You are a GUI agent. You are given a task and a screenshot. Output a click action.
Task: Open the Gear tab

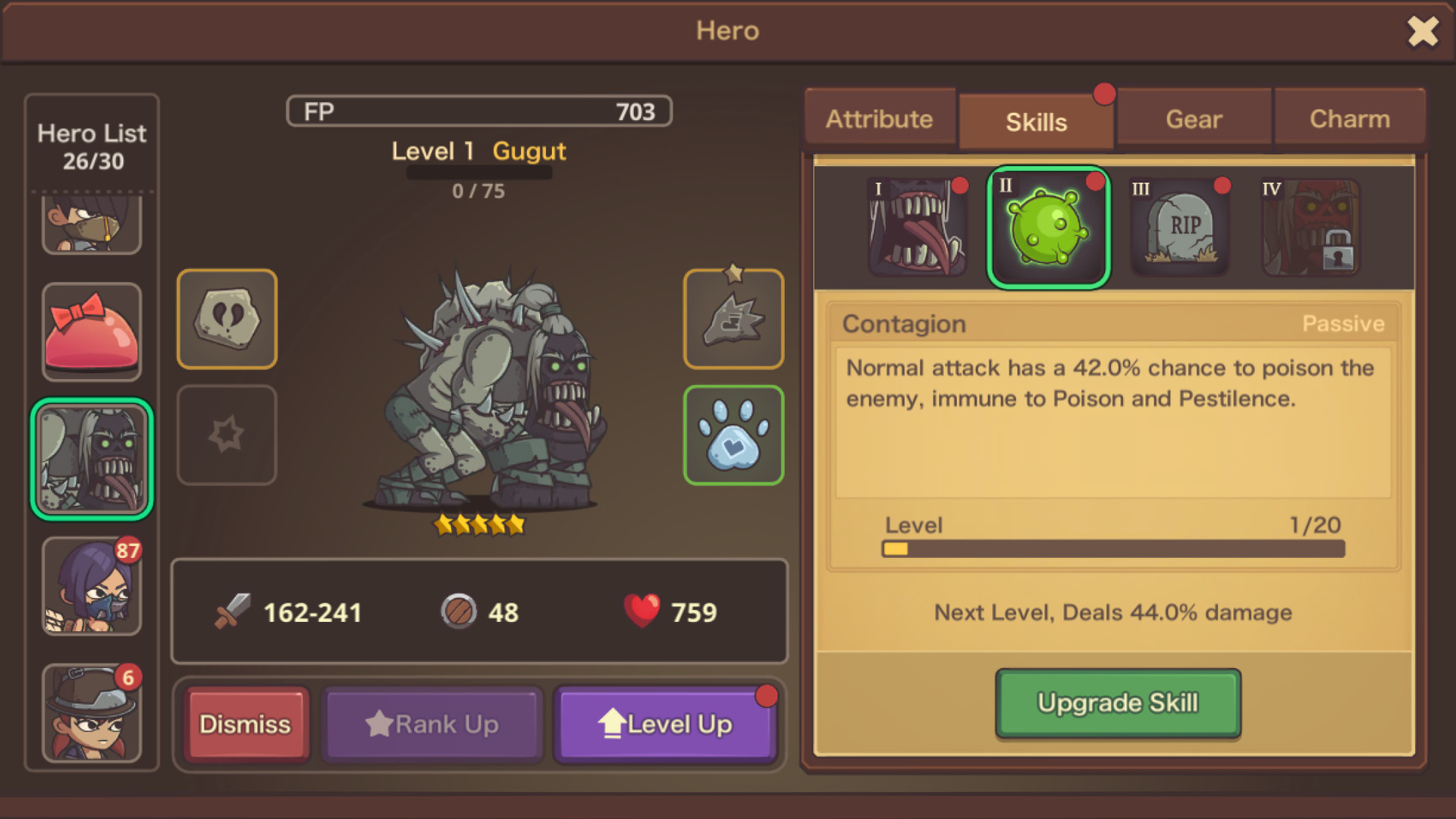tap(1193, 118)
